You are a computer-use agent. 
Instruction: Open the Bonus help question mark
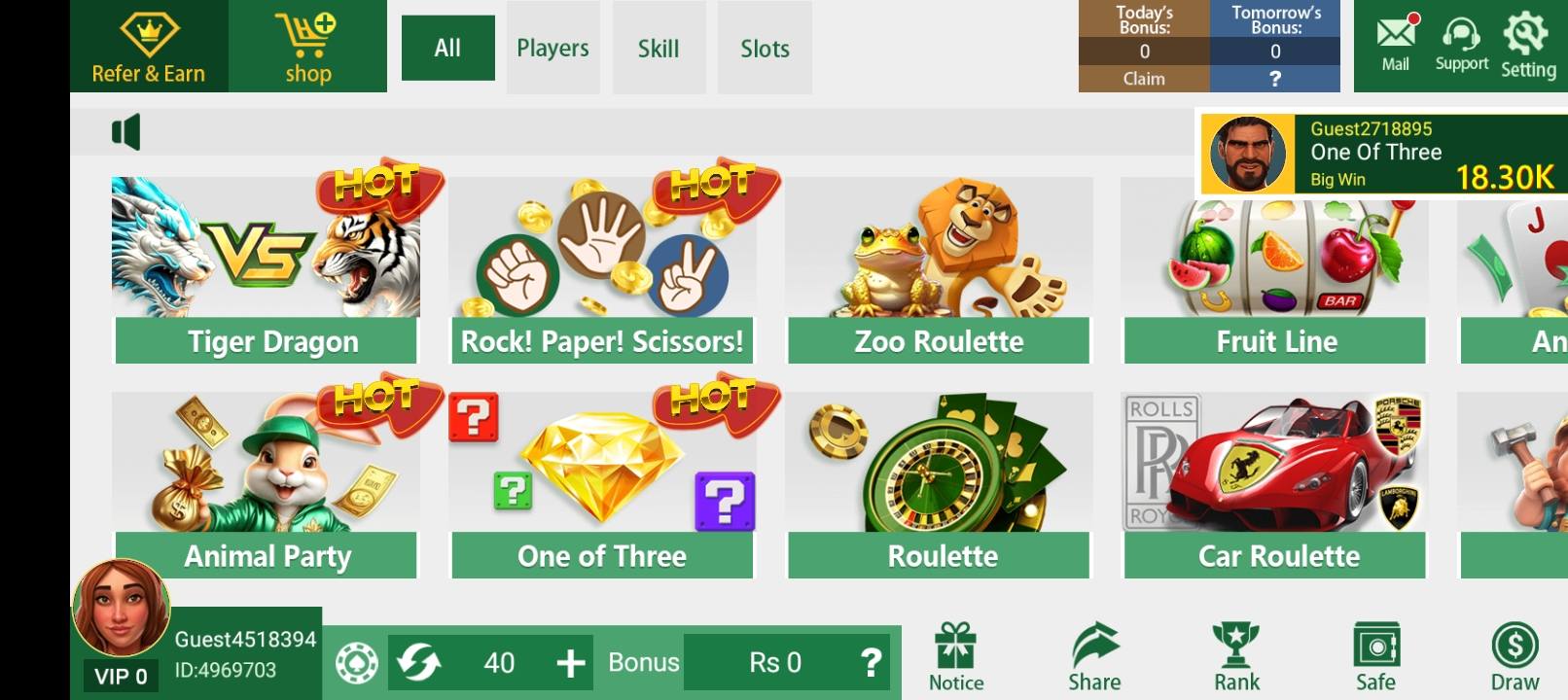tap(869, 663)
